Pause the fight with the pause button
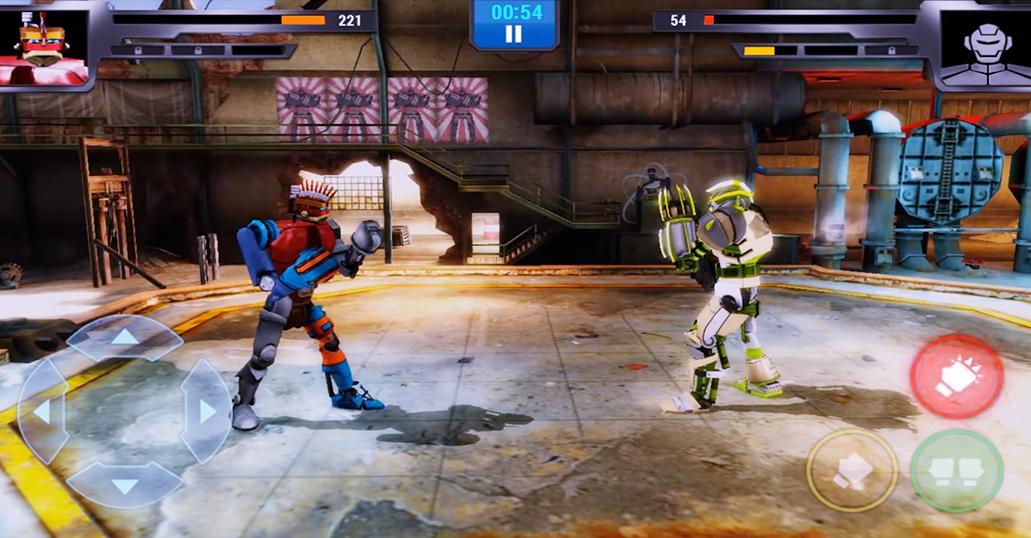This screenshot has height=538, width=1031. (513, 34)
